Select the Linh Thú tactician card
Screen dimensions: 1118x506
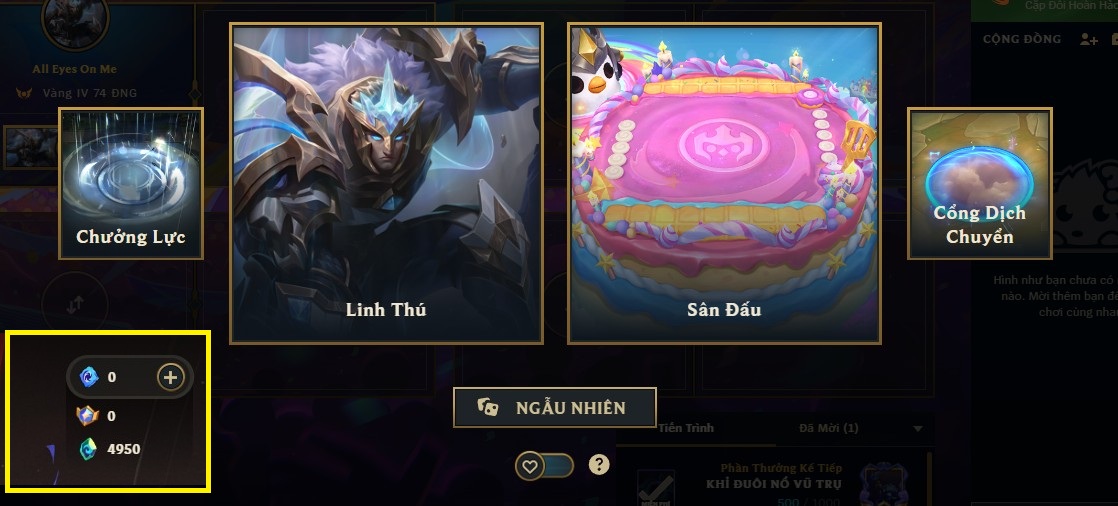386,183
